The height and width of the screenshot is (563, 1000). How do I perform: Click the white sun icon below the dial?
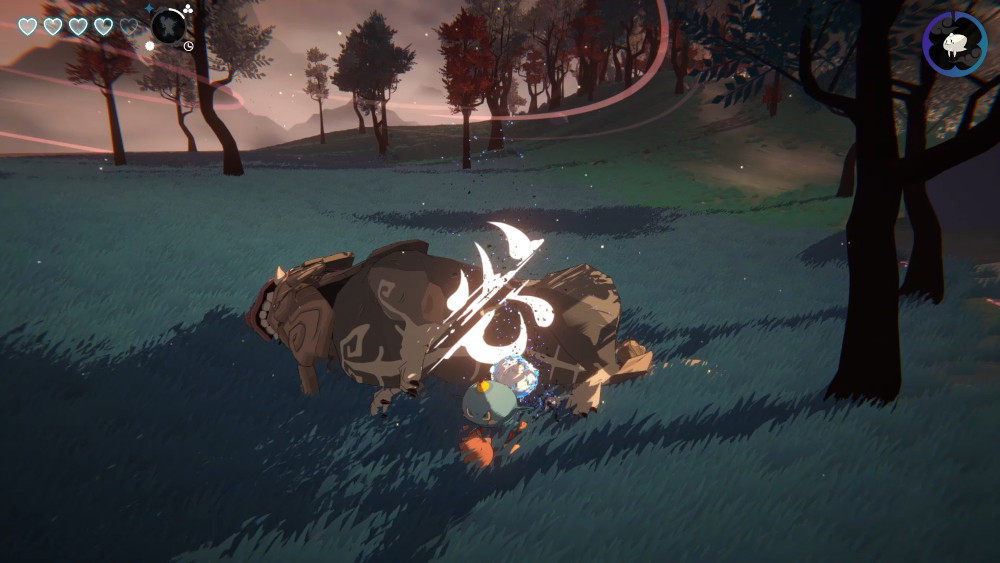150,45
